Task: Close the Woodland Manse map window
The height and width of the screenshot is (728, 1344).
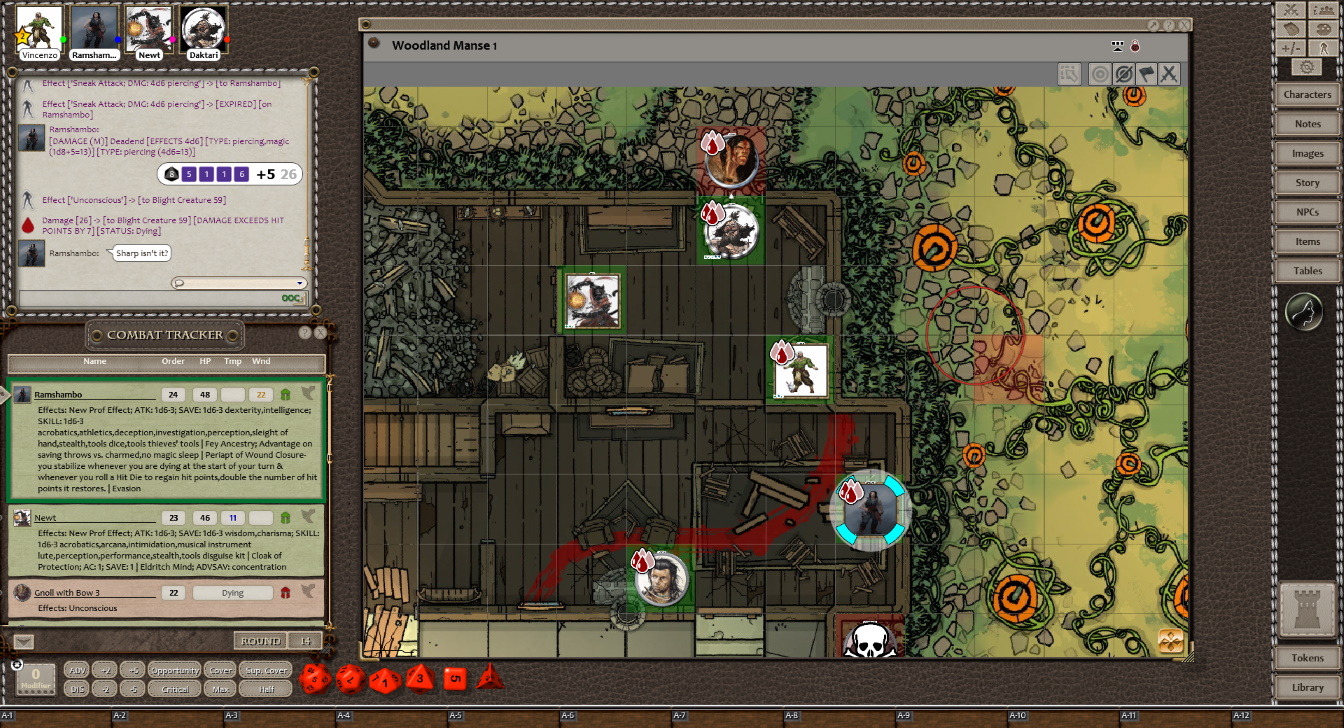Action: pos(1185,25)
